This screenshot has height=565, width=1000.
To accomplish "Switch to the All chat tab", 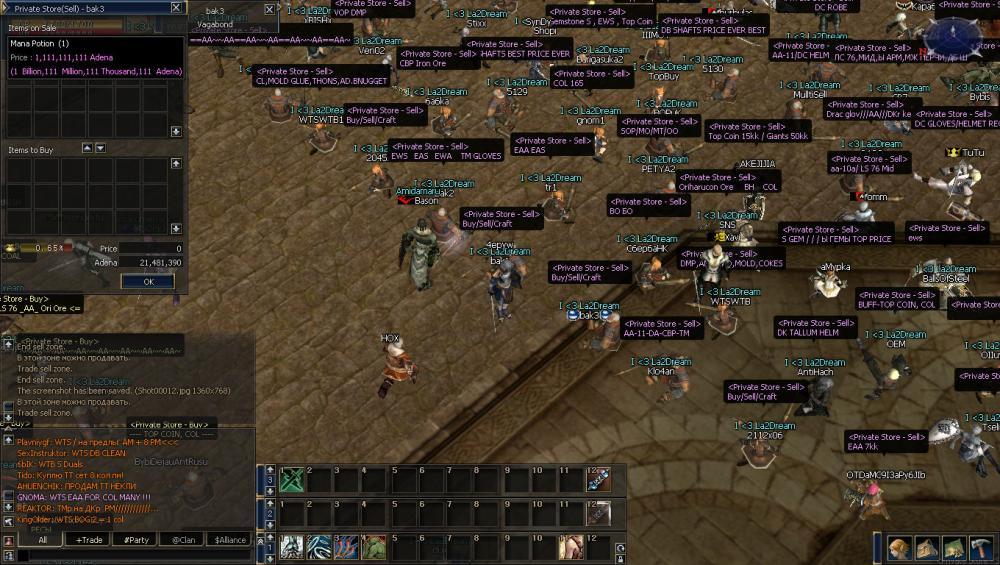I will coord(42,540).
